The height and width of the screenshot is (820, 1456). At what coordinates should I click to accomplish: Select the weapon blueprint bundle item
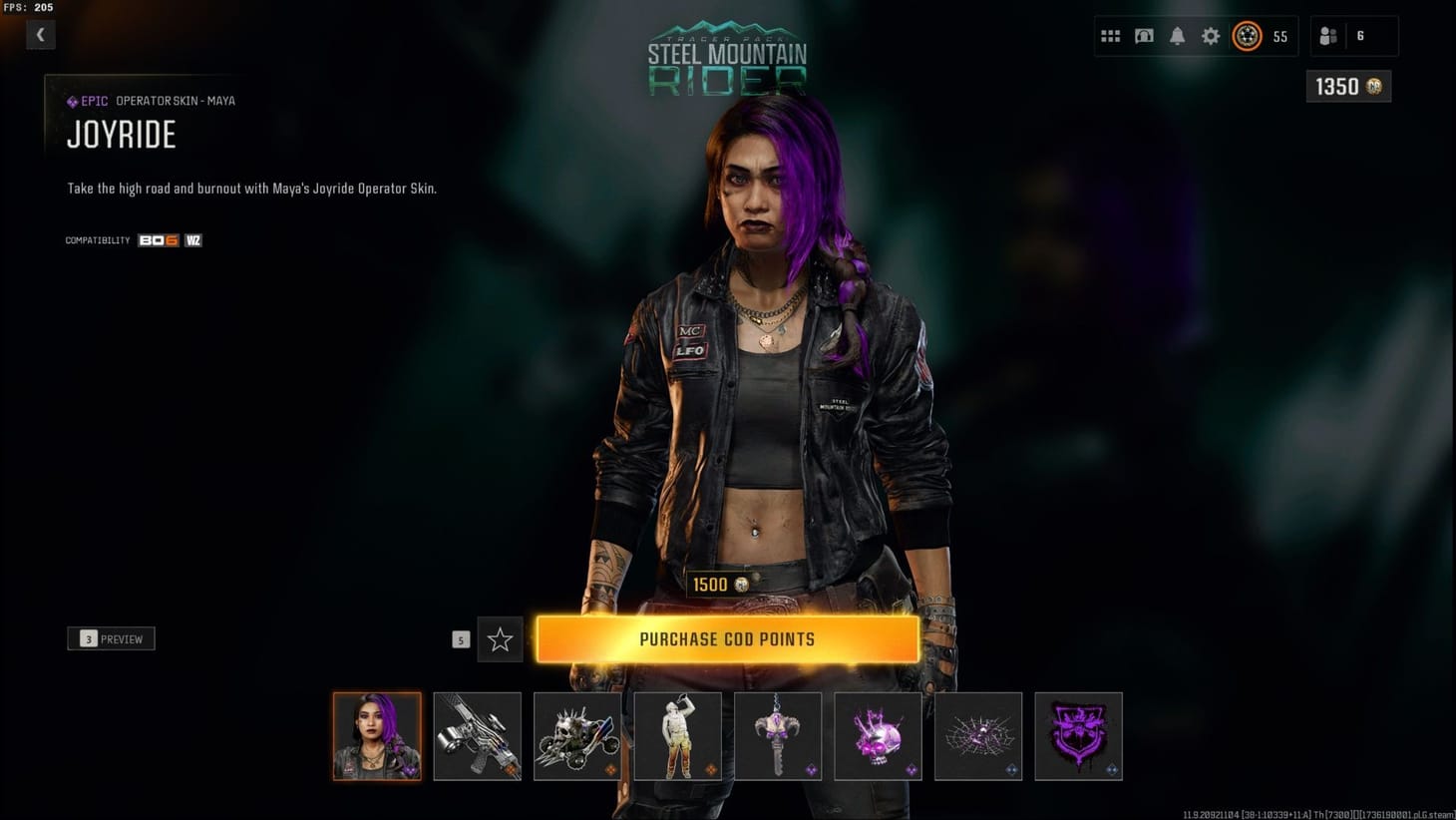coord(477,736)
